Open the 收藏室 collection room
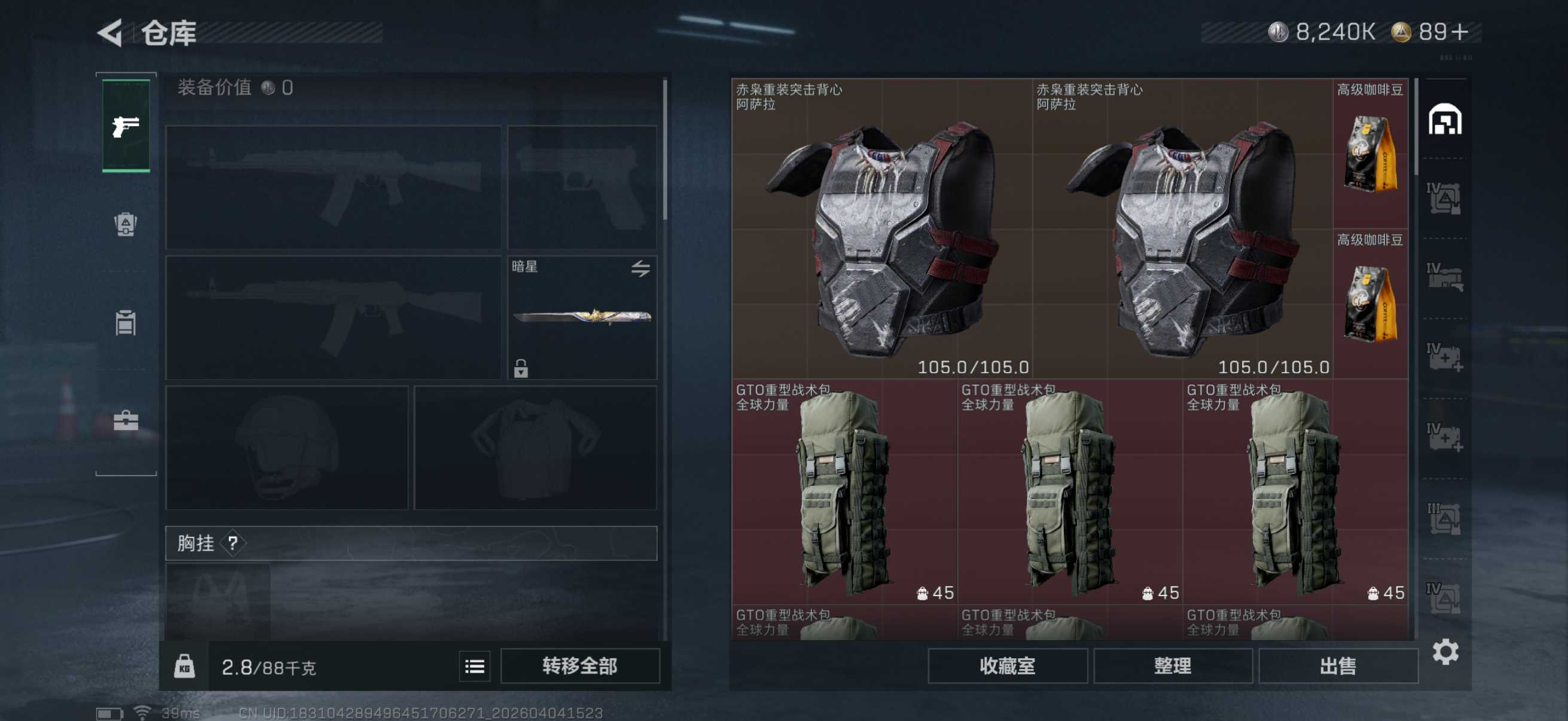 pos(1007,665)
